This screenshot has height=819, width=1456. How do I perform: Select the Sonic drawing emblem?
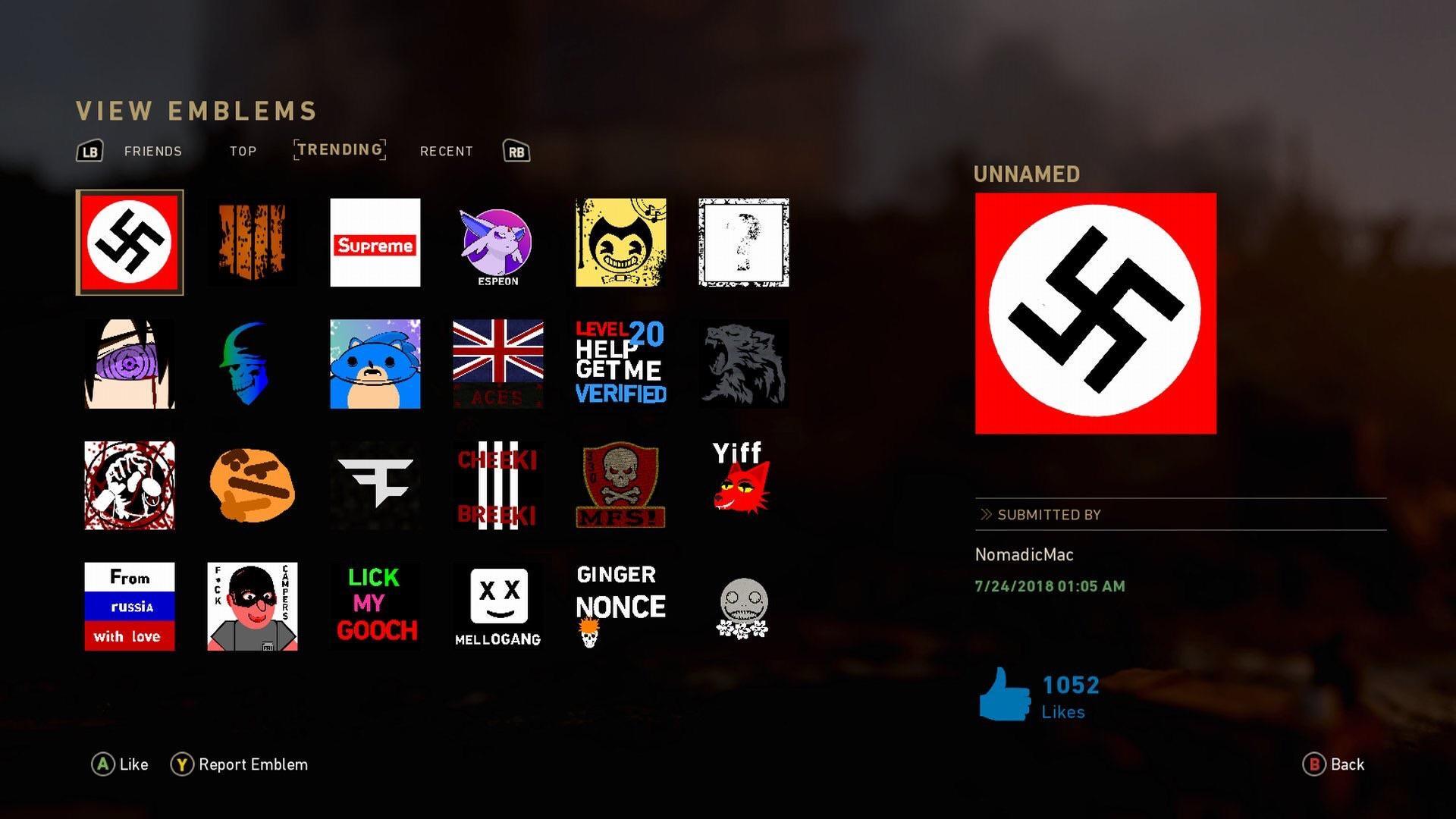pyautogui.click(x=375, y=363)
